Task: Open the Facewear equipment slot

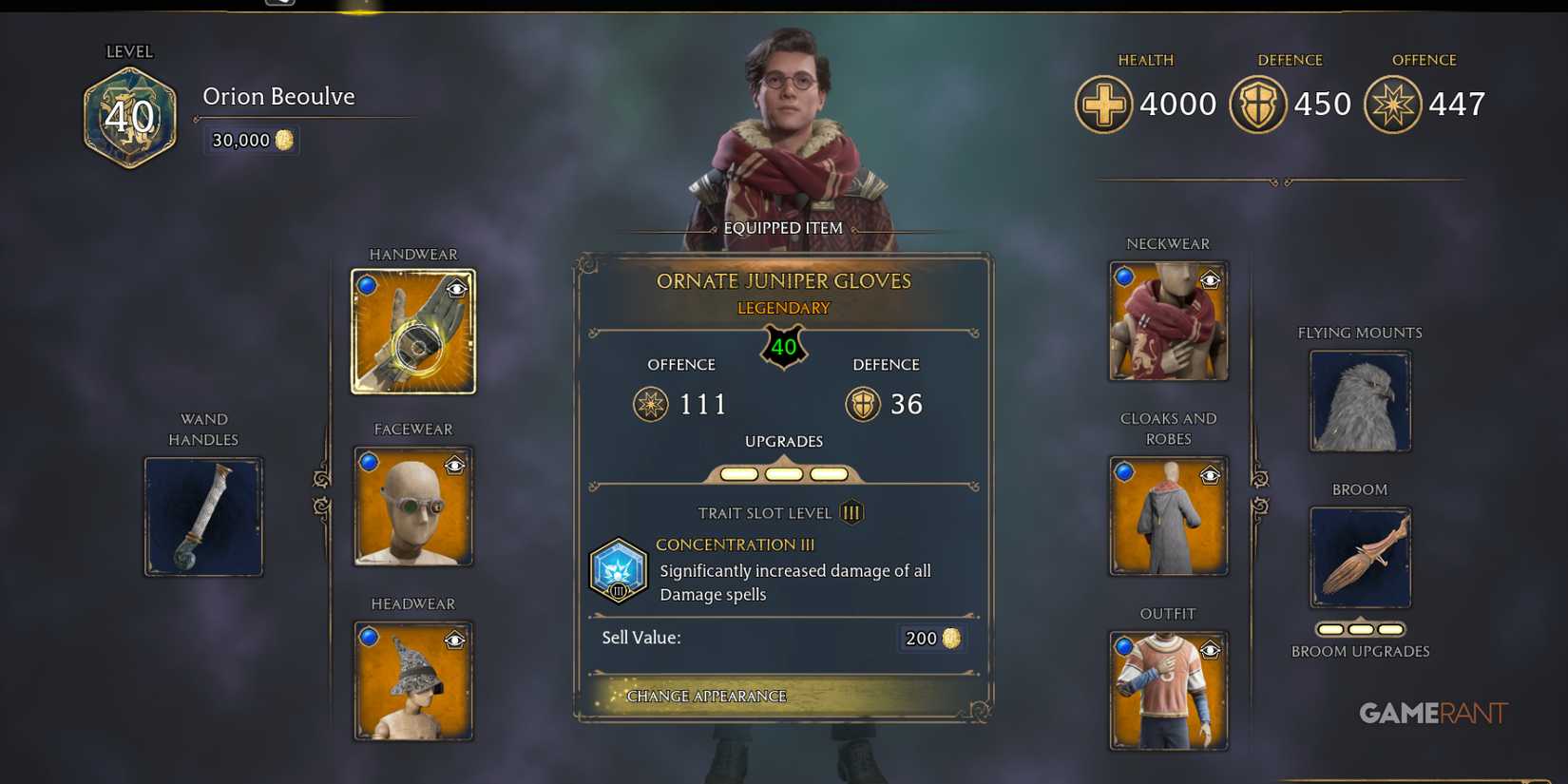Action: click(413, 505)
